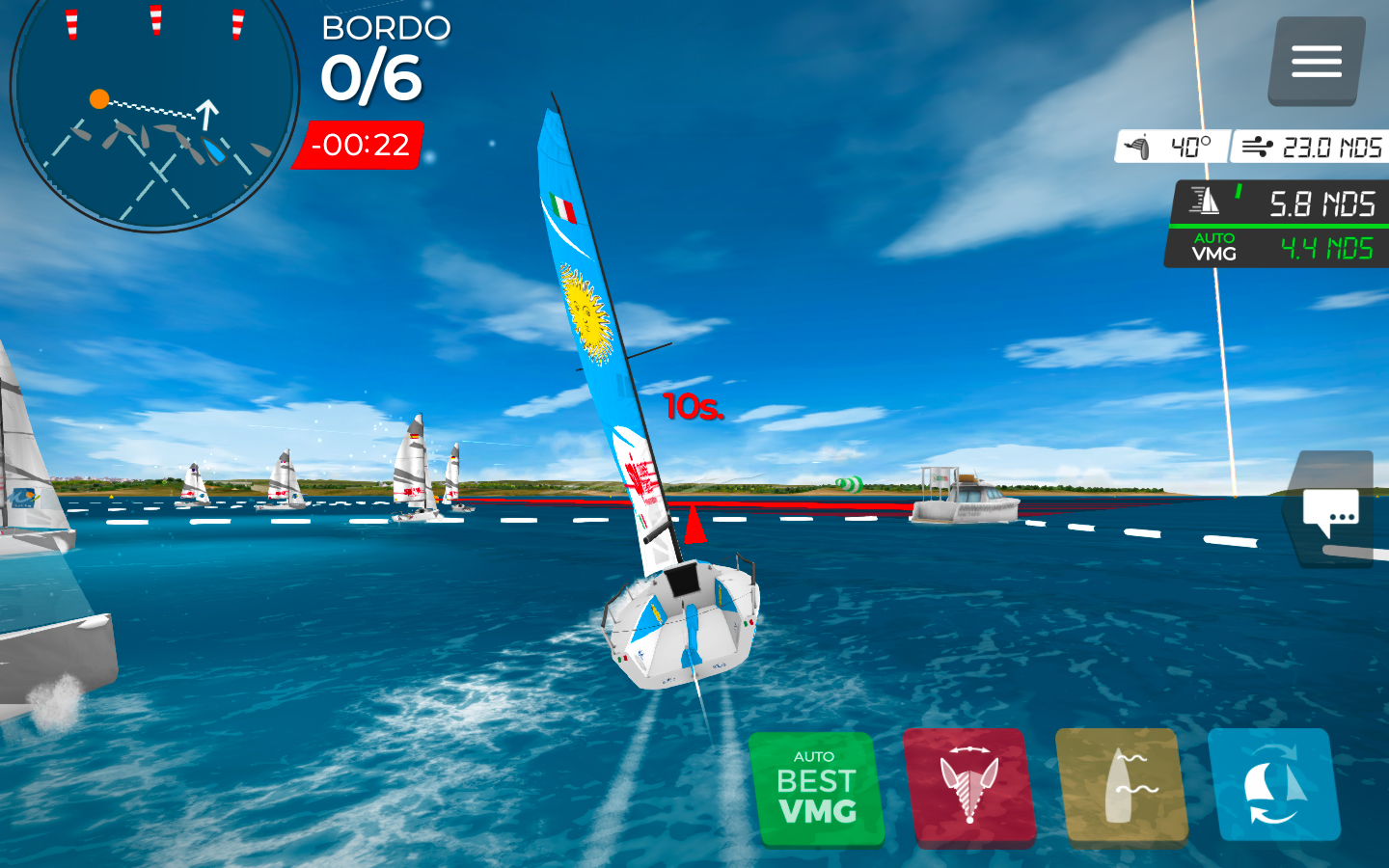Activate the red sail trim button

tap(969, 787)
